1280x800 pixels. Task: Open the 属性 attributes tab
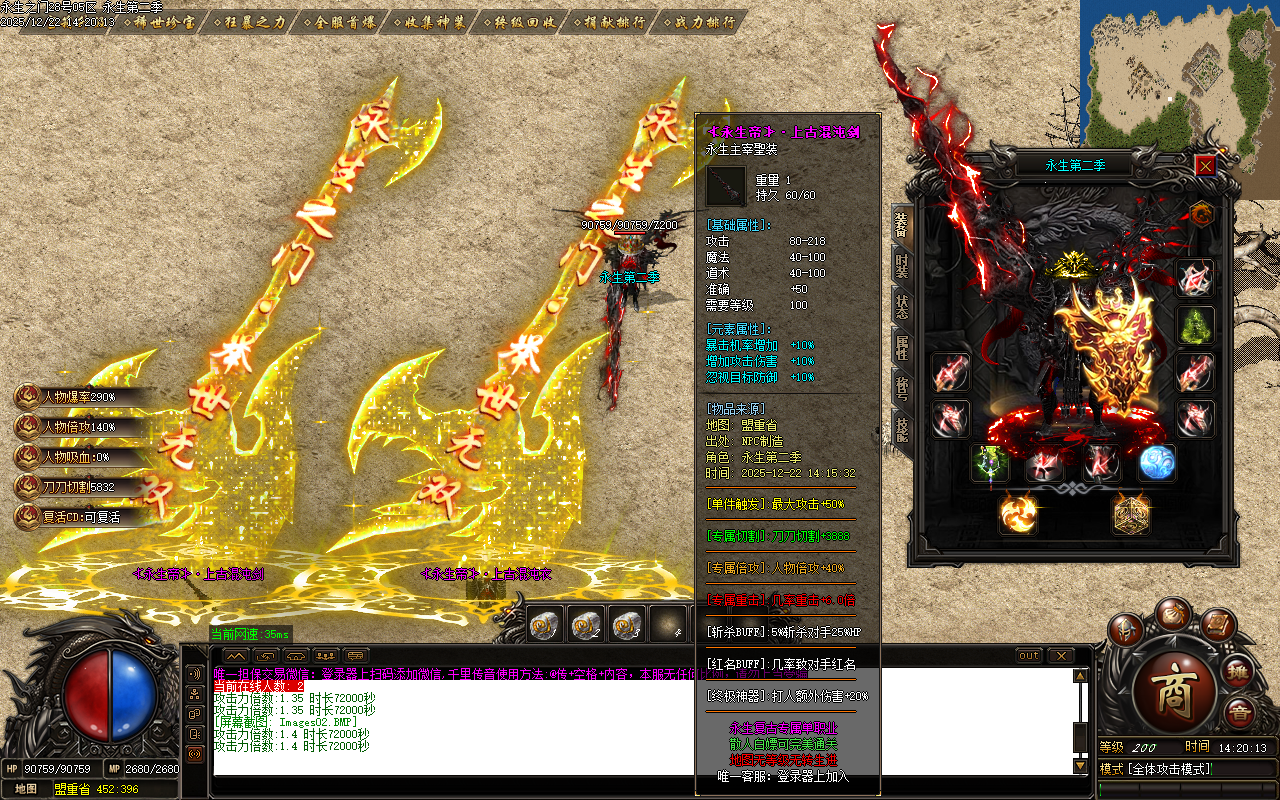tap(901, 348)
